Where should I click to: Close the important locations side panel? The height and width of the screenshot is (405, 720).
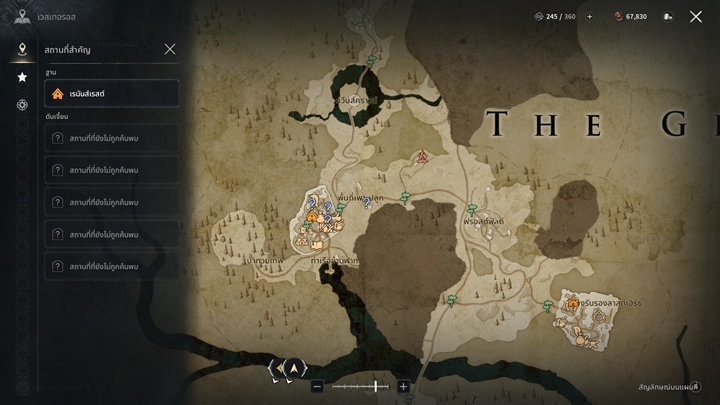coord(170,49)
